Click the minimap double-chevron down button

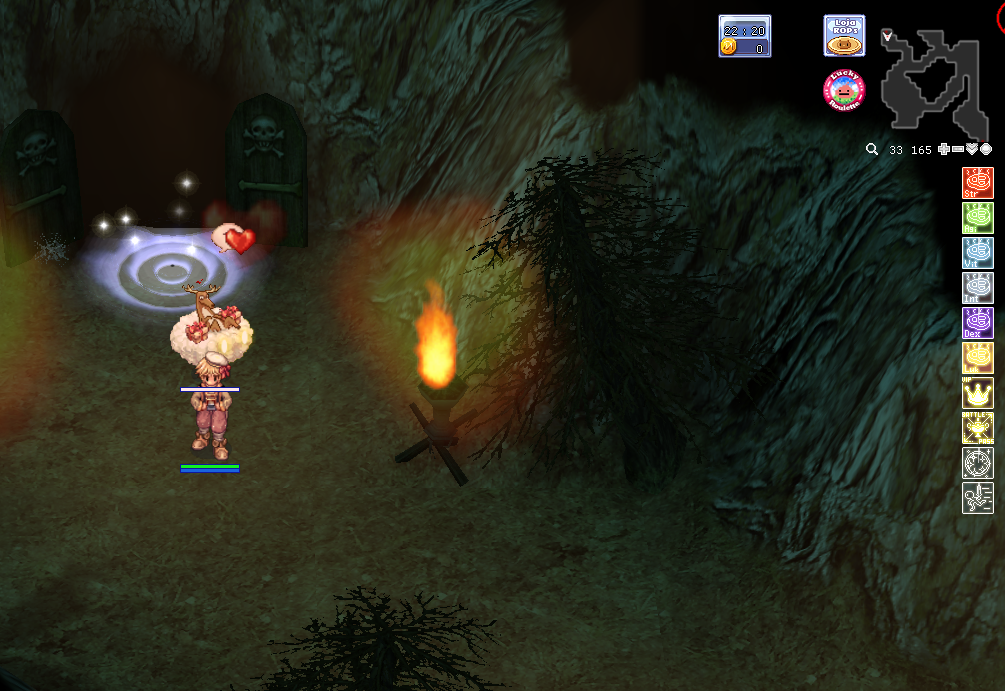coord(971,149)
